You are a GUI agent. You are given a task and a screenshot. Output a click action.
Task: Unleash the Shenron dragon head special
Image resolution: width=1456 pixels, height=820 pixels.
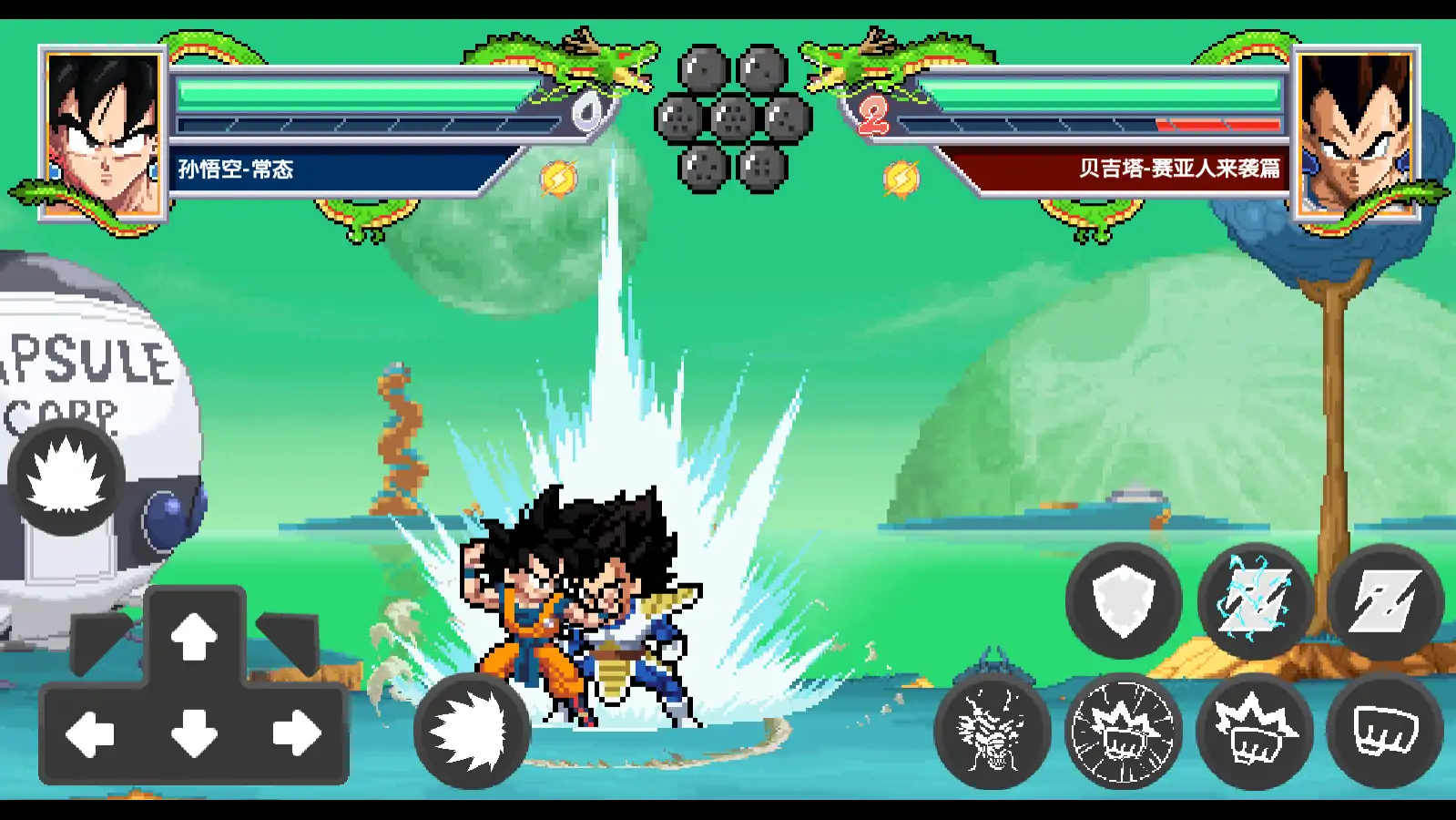993,731
